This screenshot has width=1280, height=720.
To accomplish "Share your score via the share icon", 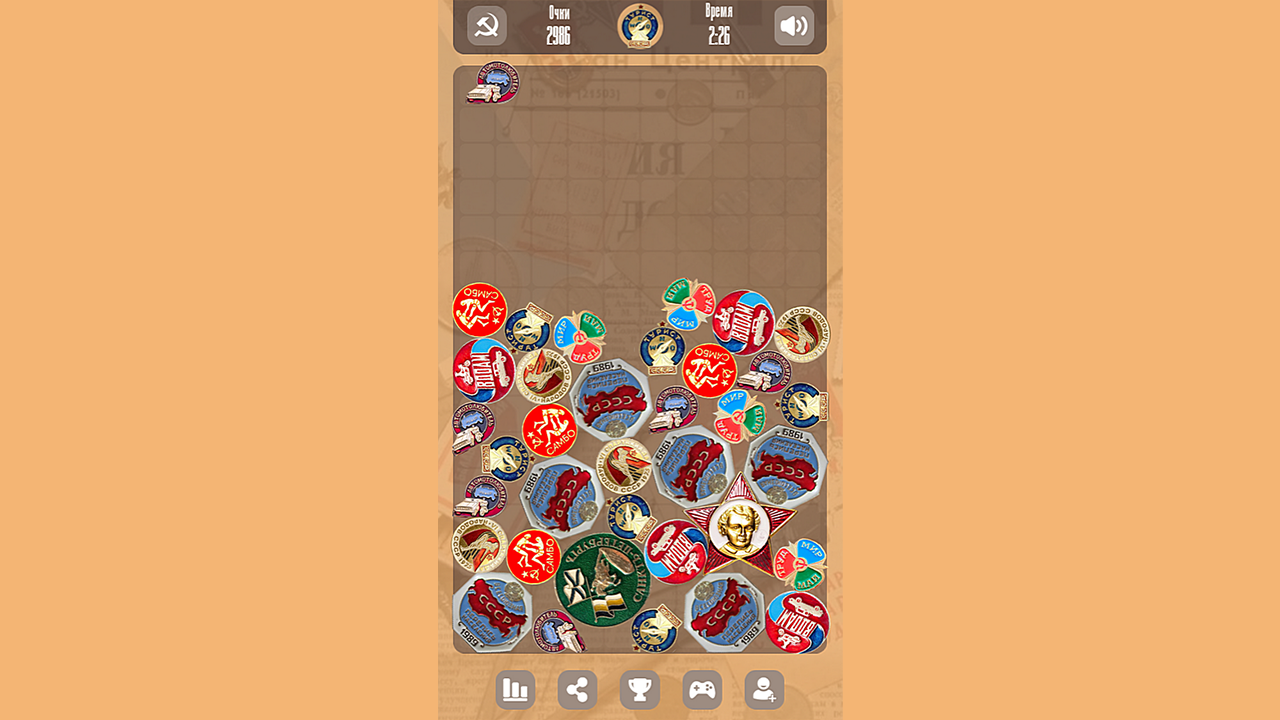I will 576,689.
